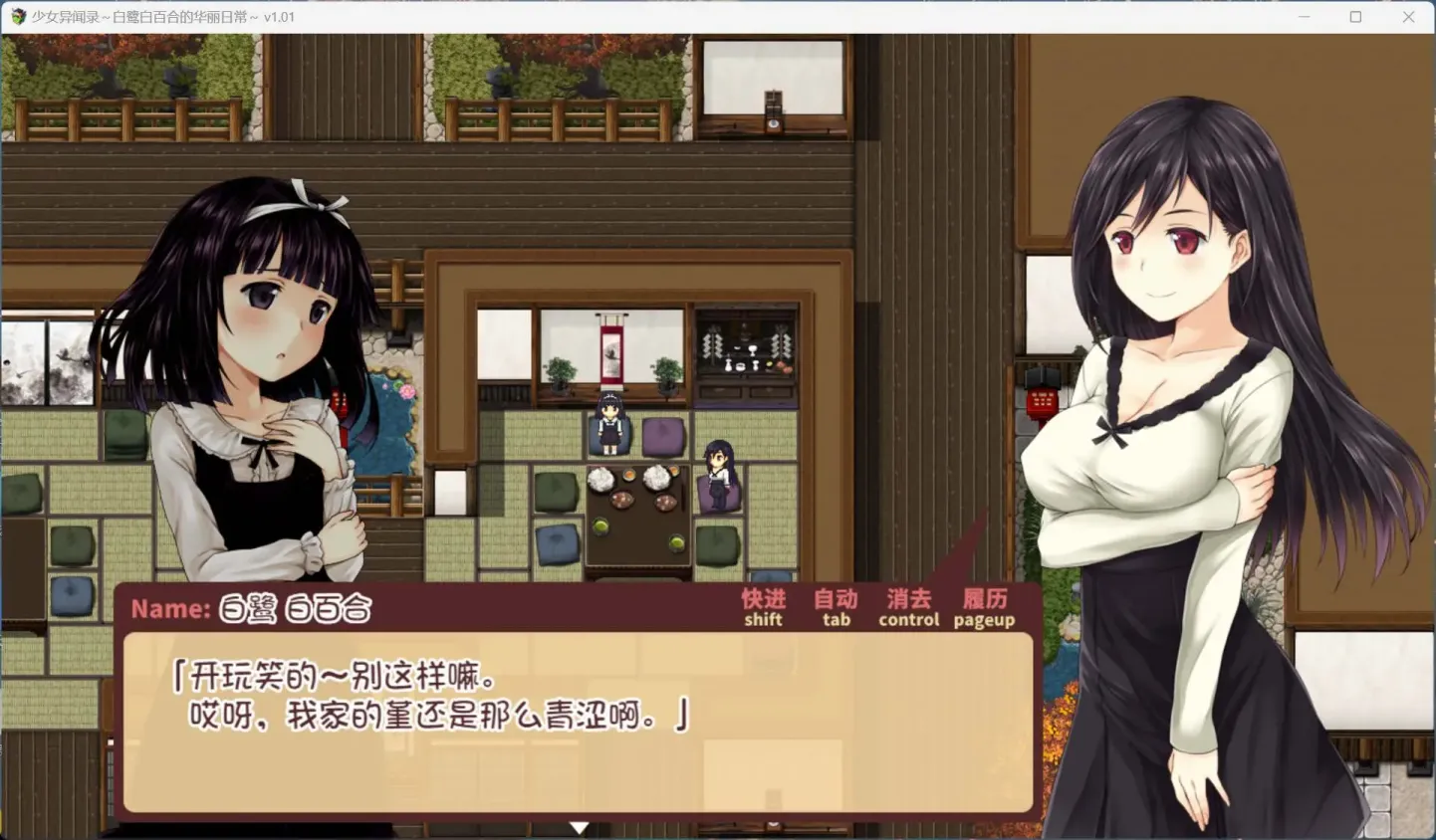Hide the dialogue box using 消去
The height and width of the screenshot is (840, 1436).
point(908,599)
